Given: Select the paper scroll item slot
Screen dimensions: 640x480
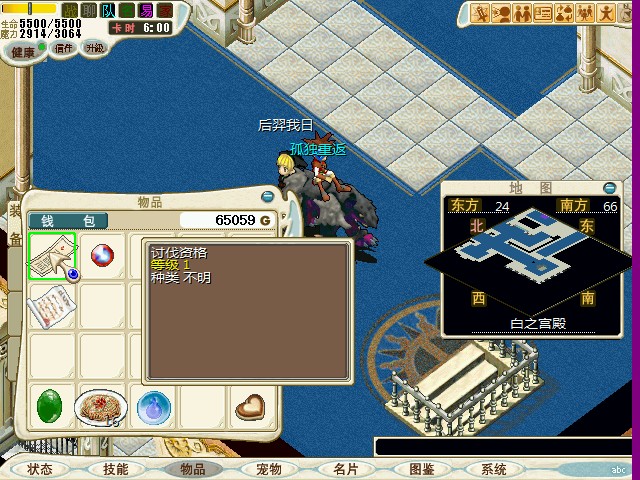Looking at the screenshot, I should (52, 304).
